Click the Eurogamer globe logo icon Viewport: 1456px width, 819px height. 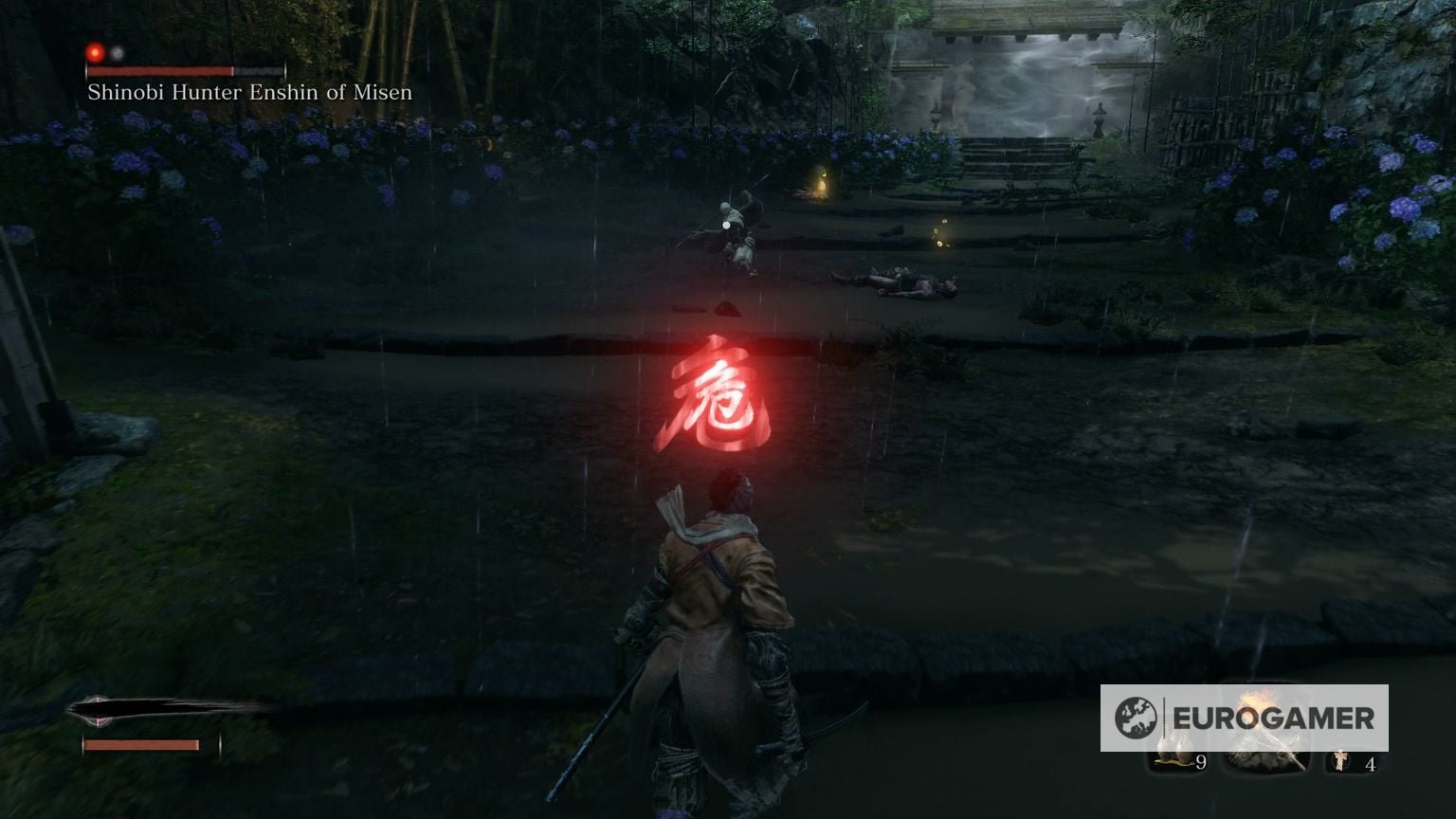[x=1135, y=716]
